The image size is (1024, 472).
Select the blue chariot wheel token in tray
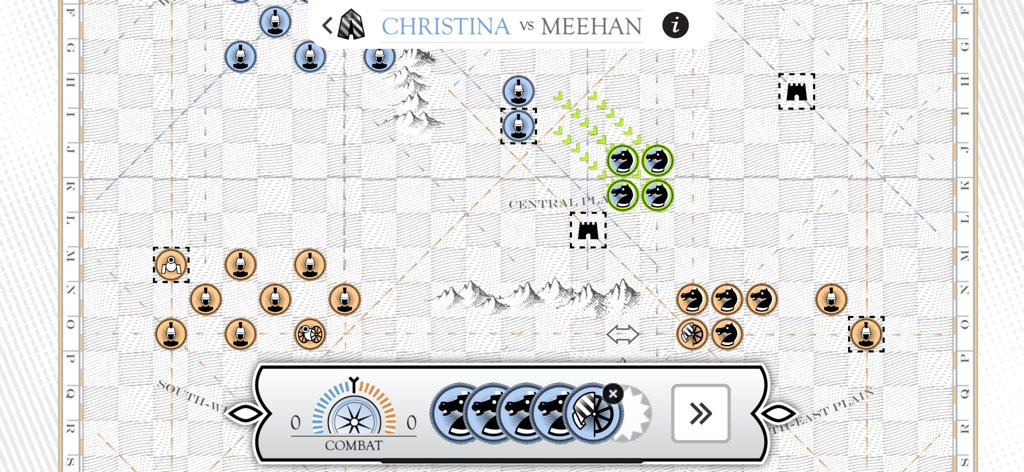tap(590, 414)
